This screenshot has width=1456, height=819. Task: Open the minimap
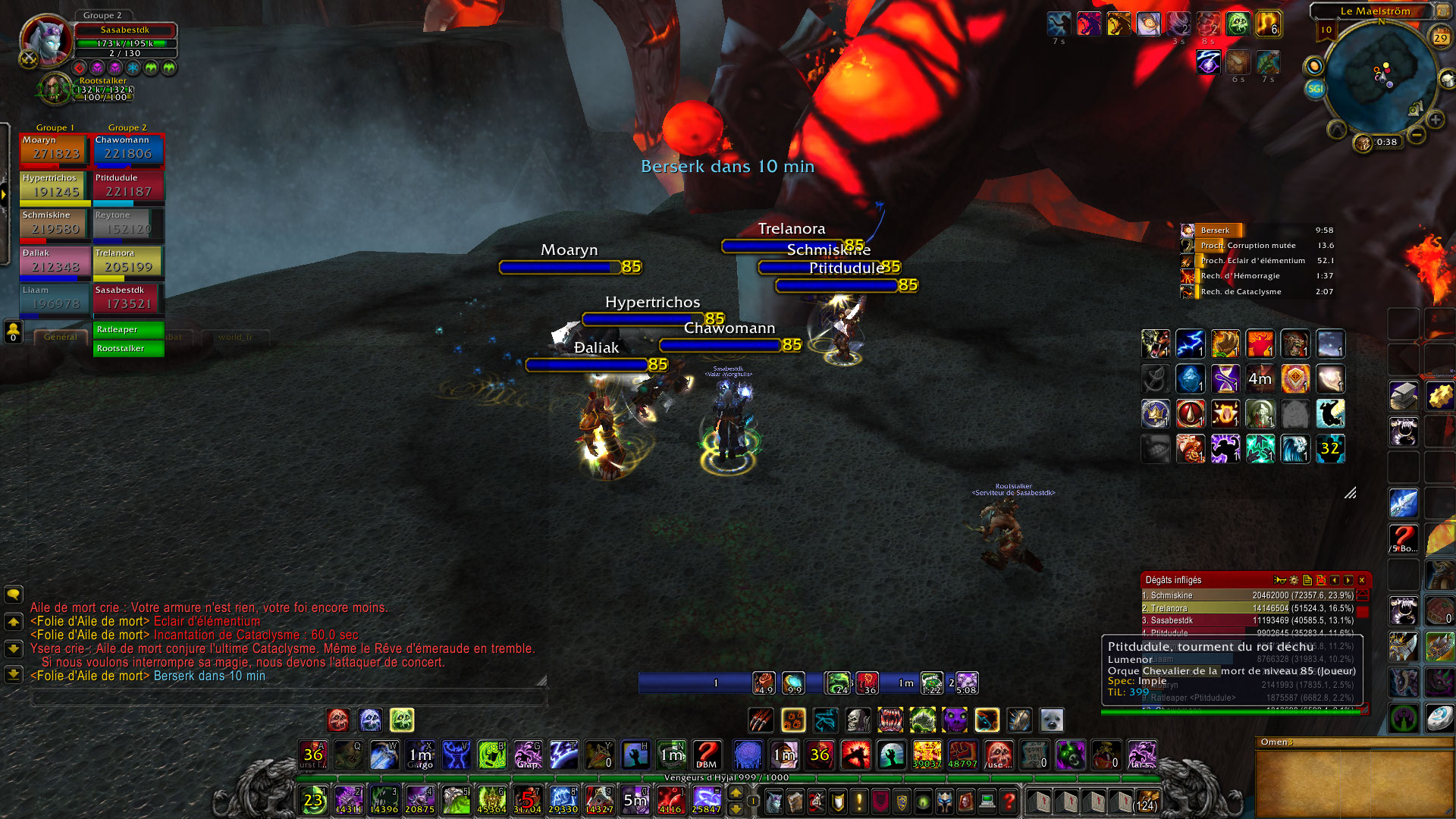pyautogui.click(x=1379, y=76)
